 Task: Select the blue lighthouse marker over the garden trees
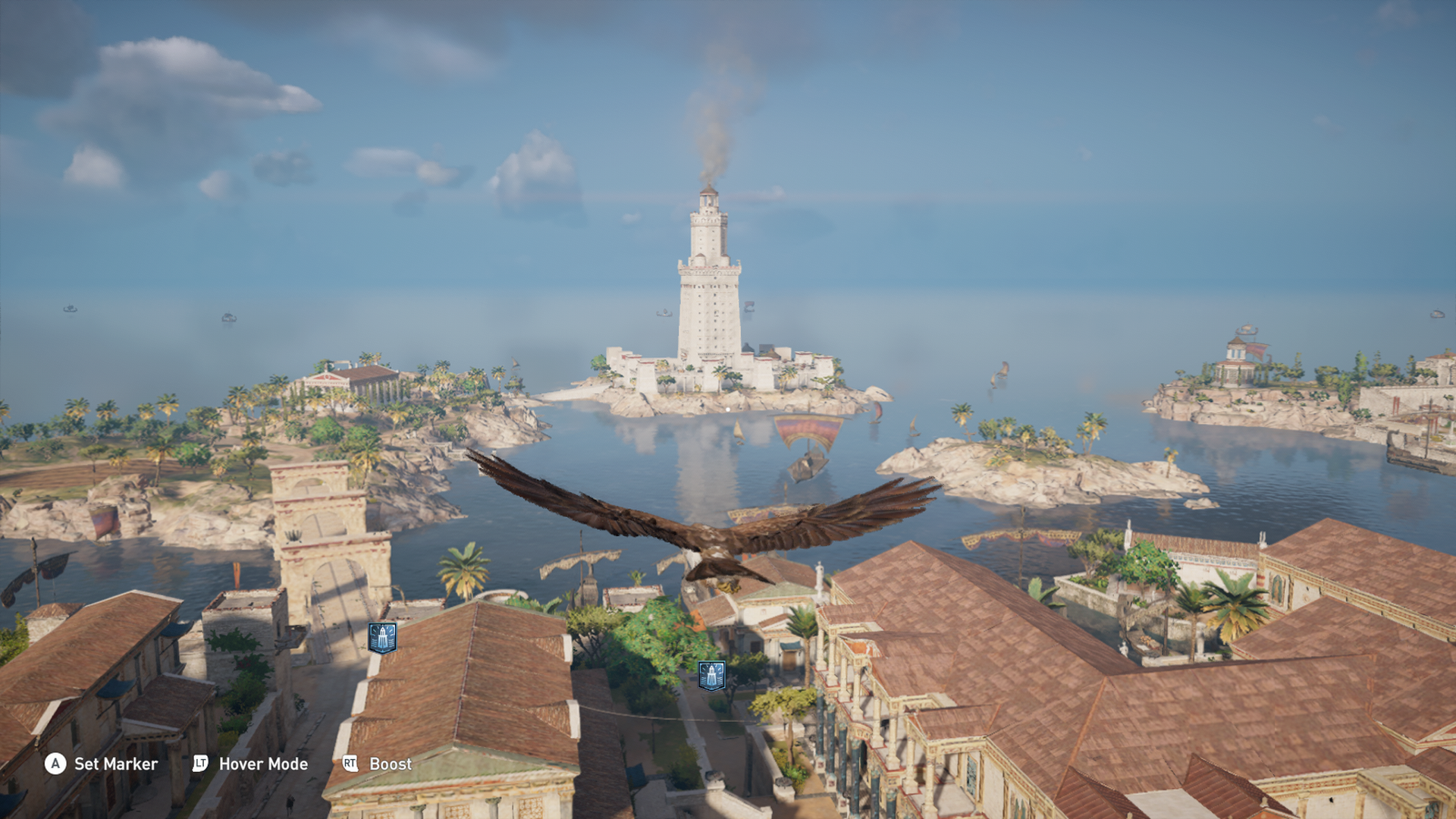coord(711,675)
